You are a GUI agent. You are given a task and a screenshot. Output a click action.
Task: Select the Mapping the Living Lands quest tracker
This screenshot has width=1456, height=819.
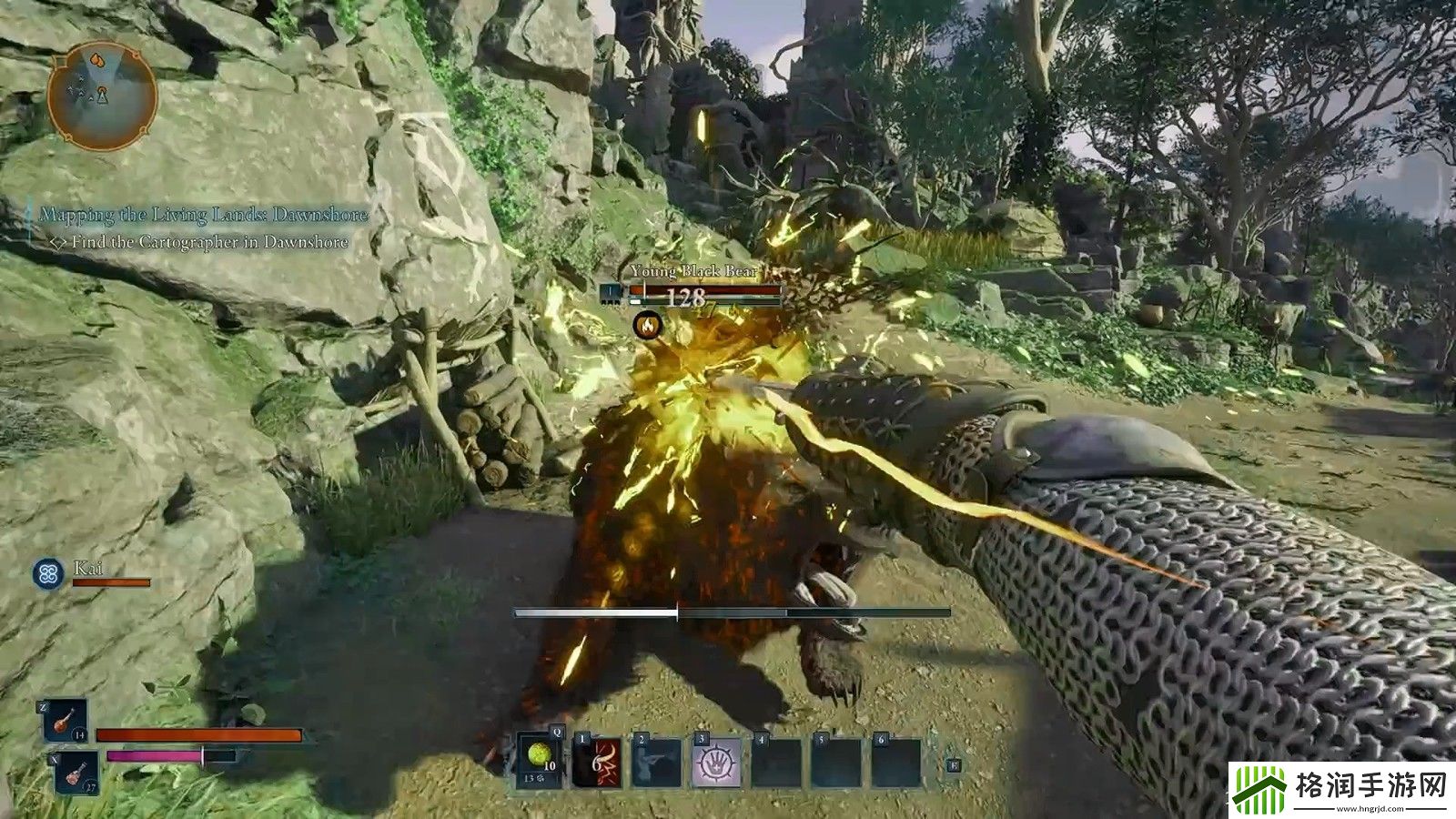pyautogui.click(x=204, y=215)
